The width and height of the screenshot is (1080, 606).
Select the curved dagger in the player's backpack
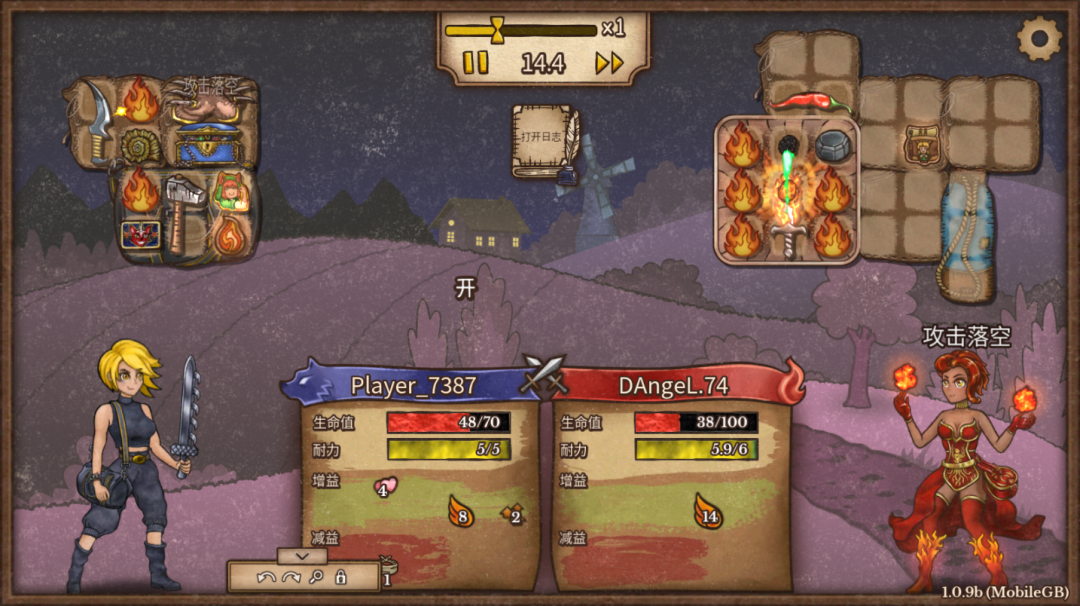coord(96,121)
